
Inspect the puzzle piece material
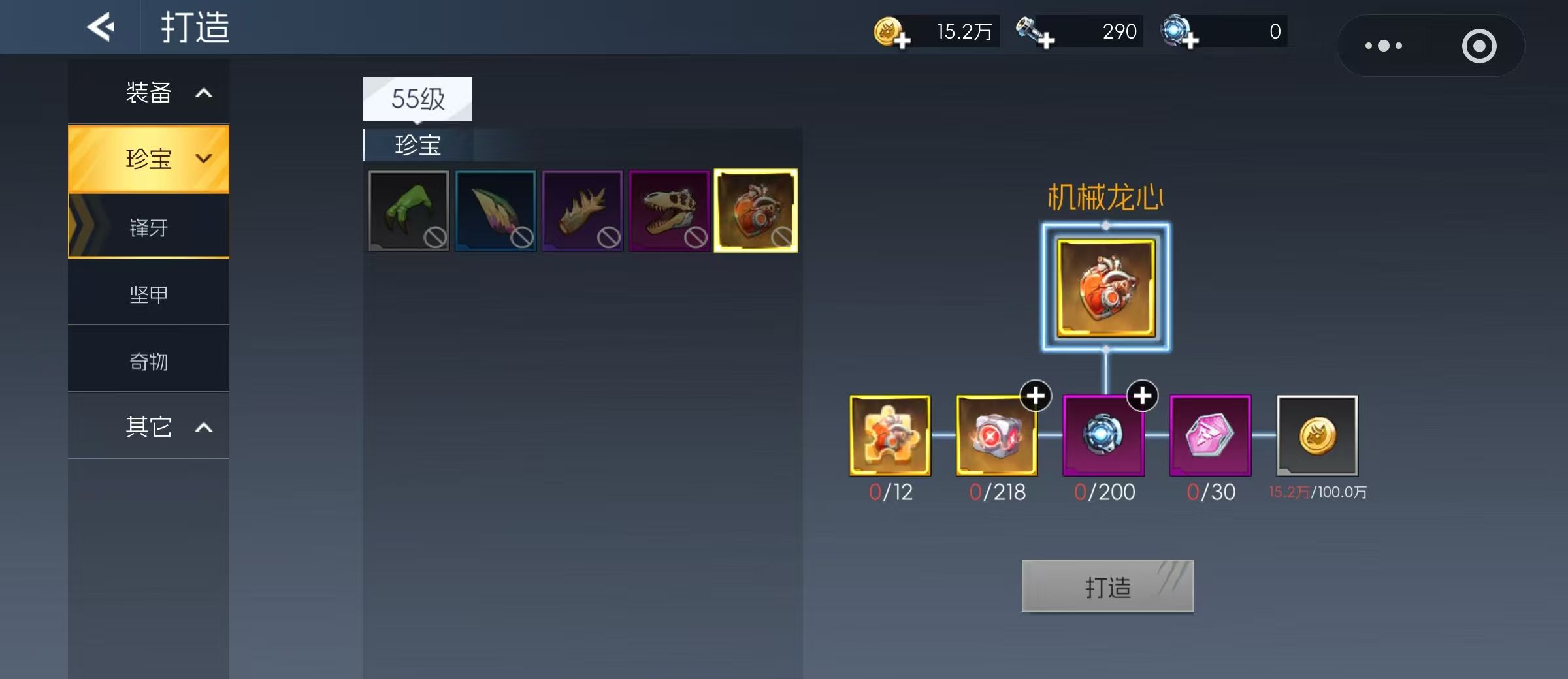890,435
